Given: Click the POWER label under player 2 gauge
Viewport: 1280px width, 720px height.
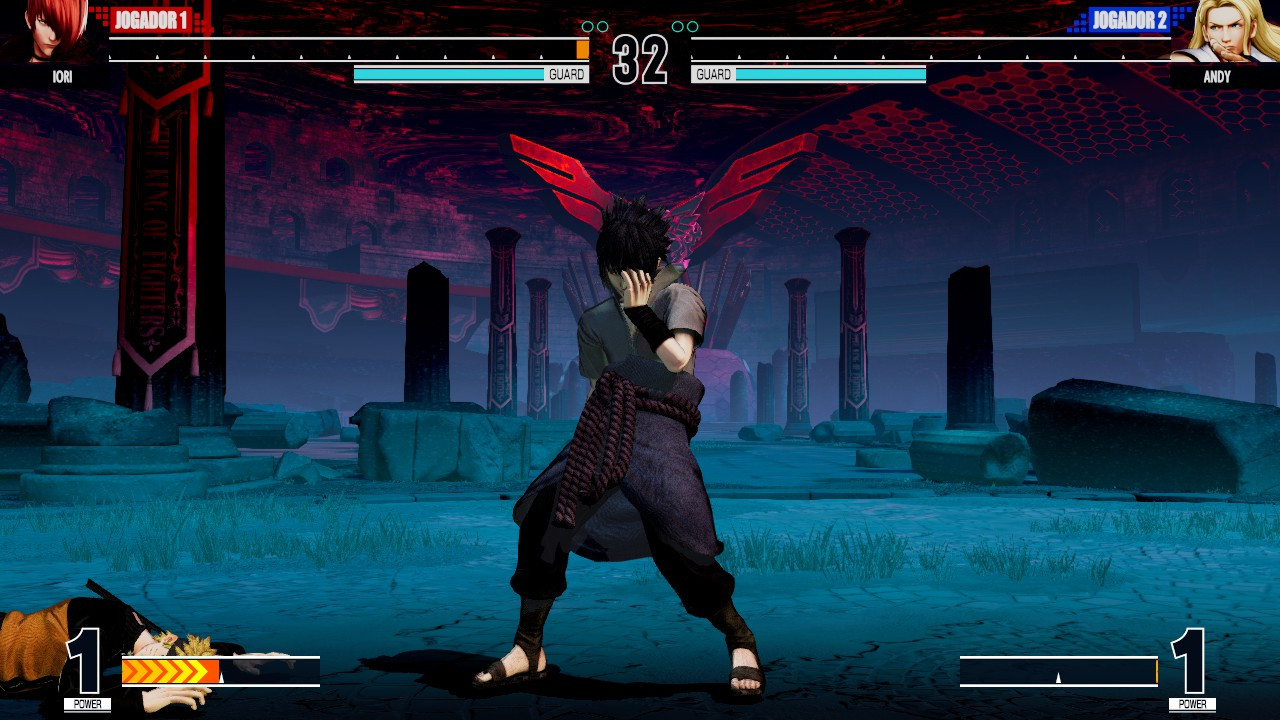Looking at the screenshot, I should 1192,704.
